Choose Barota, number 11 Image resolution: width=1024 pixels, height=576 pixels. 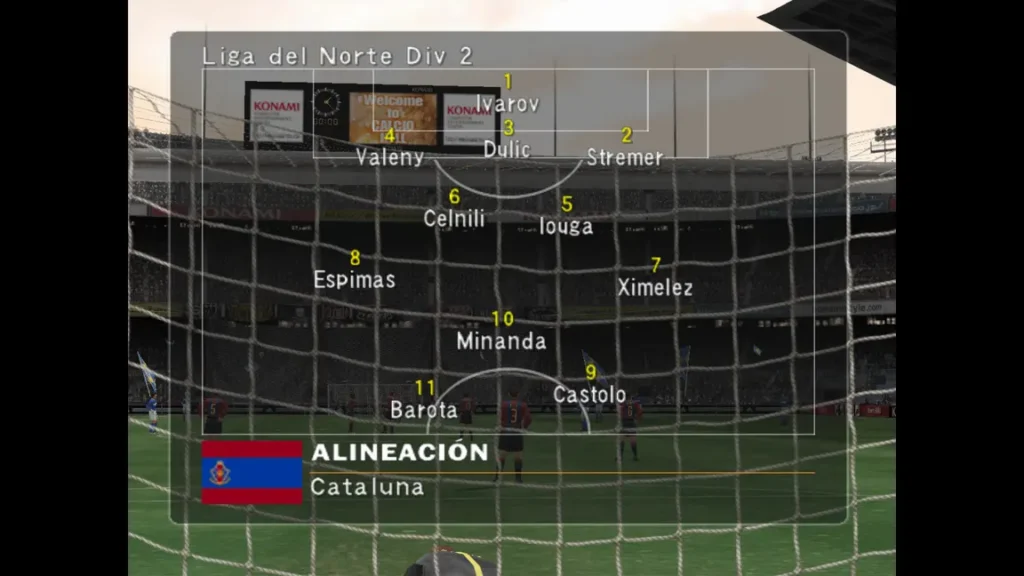(x=424, y=409)
